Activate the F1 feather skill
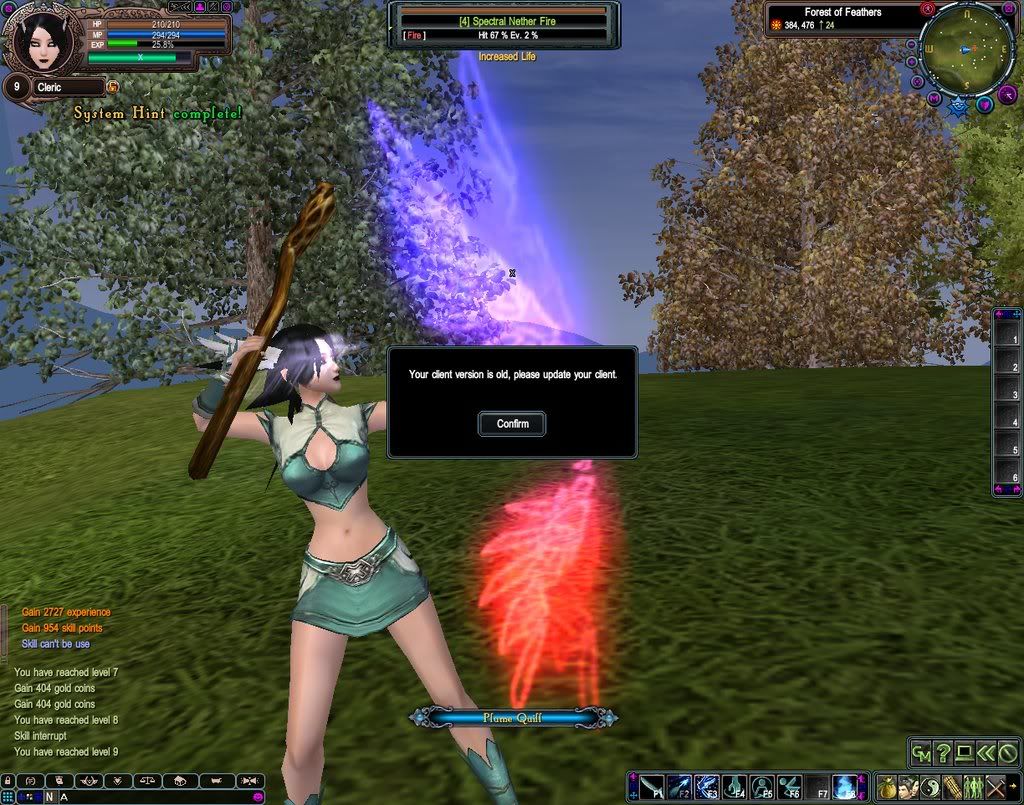1024x805 pixels. click(x=651, y=787)
